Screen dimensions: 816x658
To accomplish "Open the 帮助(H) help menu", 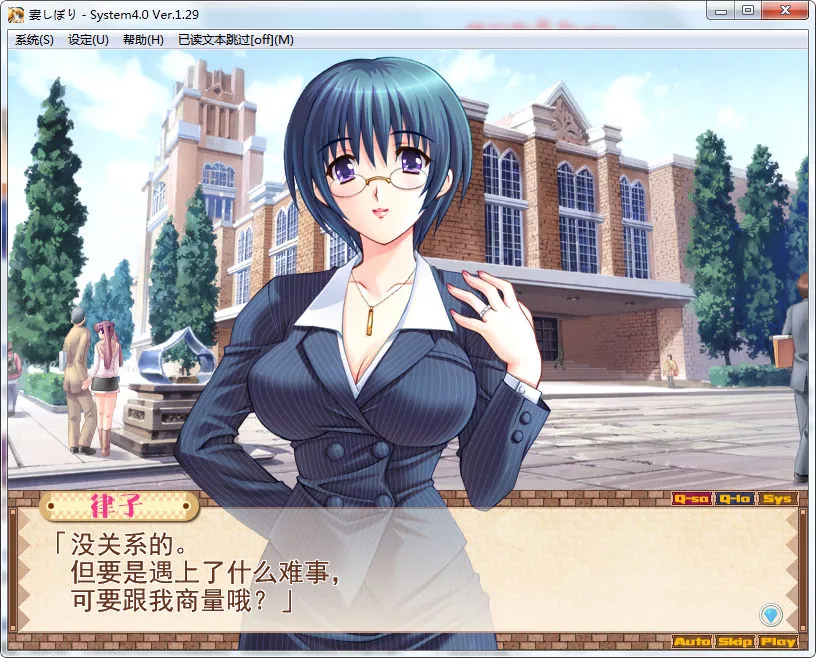I will point(143,40).
